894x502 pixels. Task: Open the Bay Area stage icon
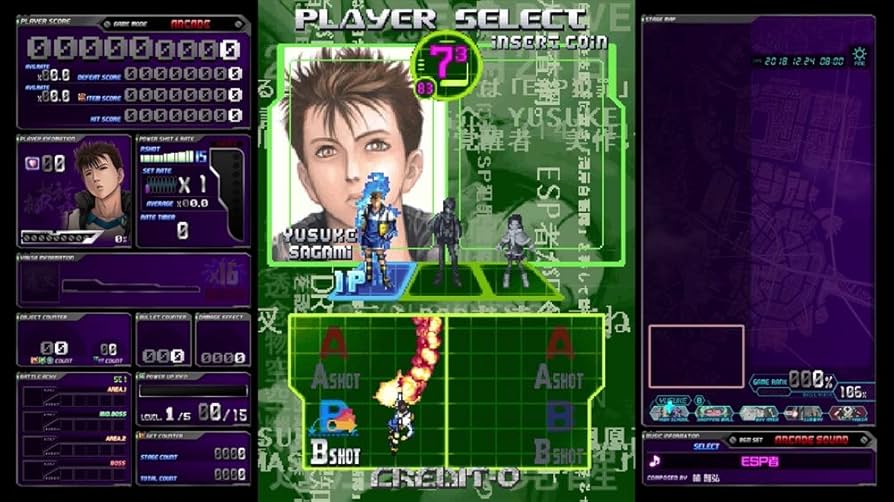[x=758, y=411]
